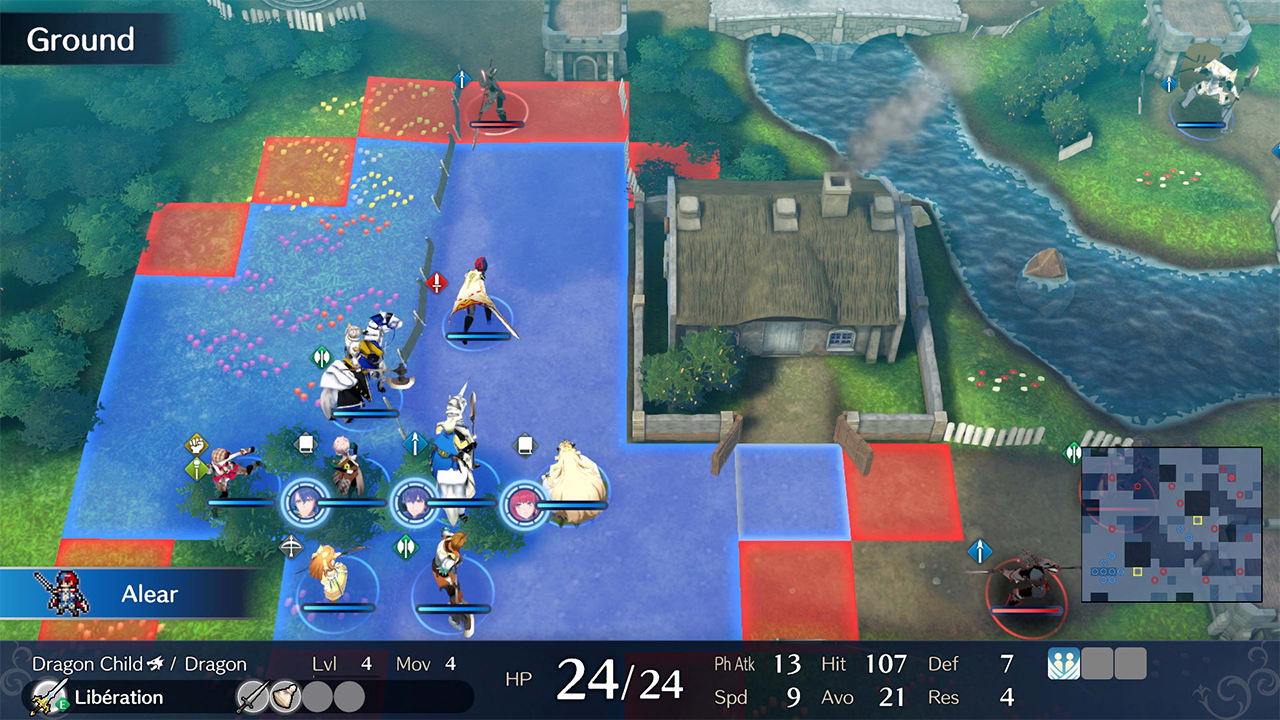Select the white item box icon above the pink-haired unit

[x=306, y=442]
